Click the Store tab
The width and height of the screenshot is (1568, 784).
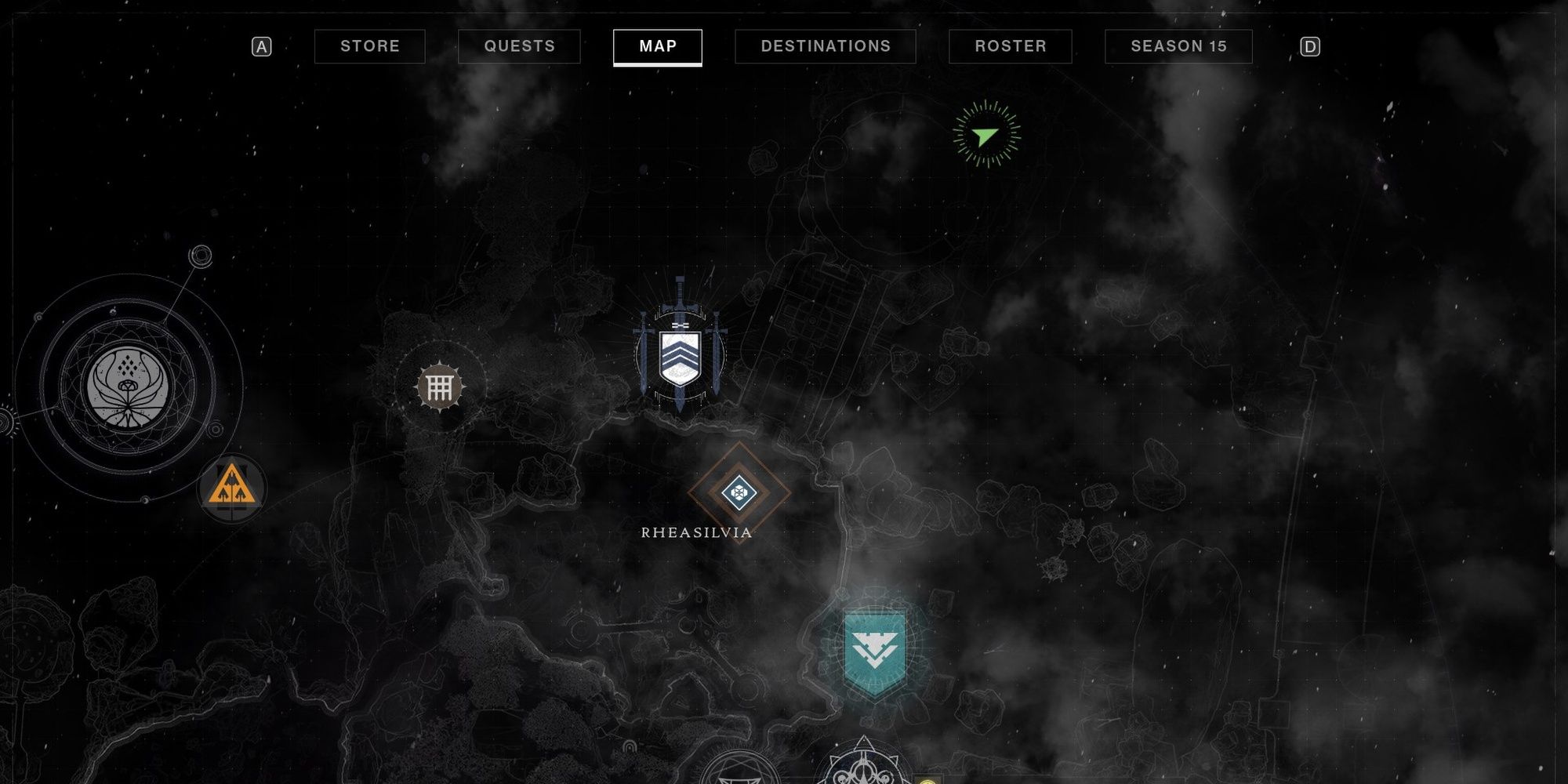tap(368, 46)
